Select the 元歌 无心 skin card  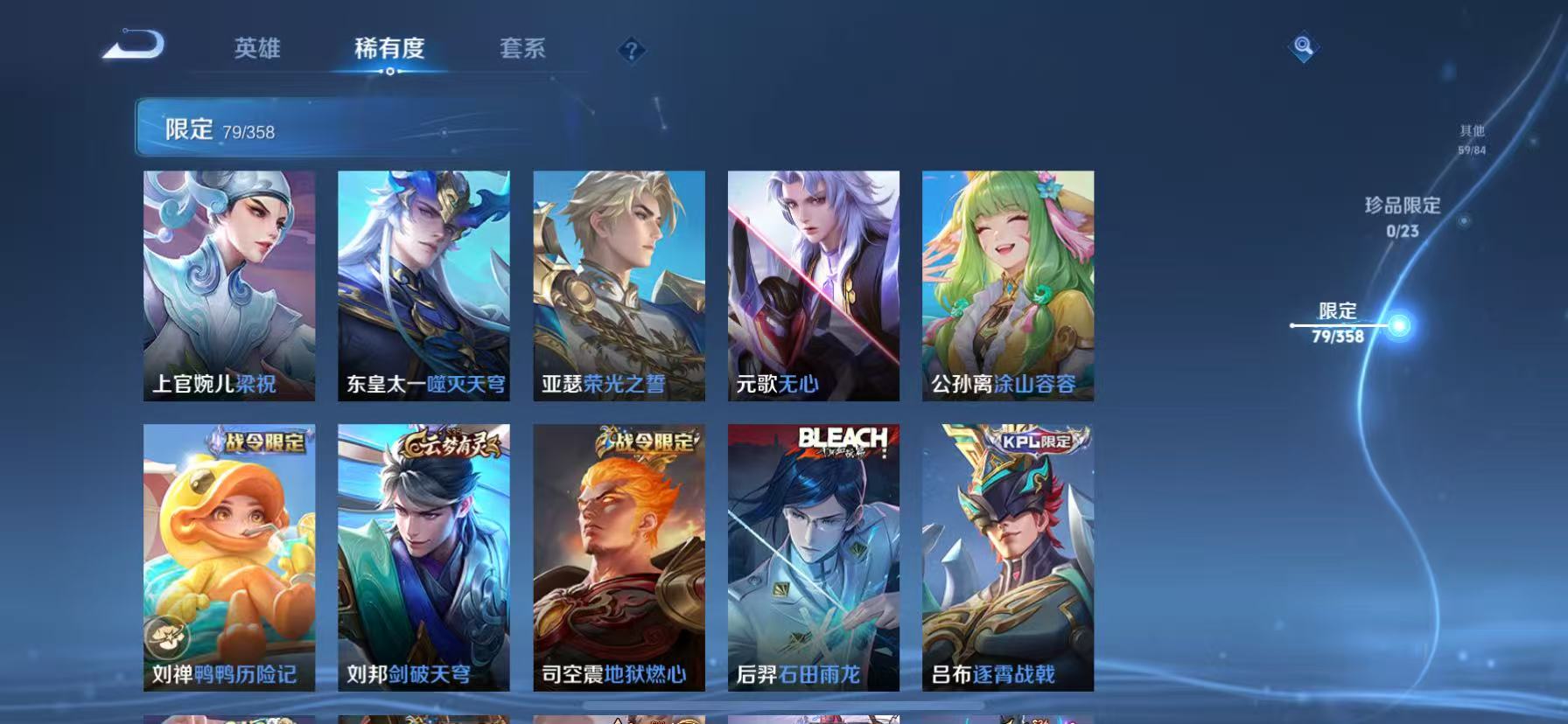[814, 284]
